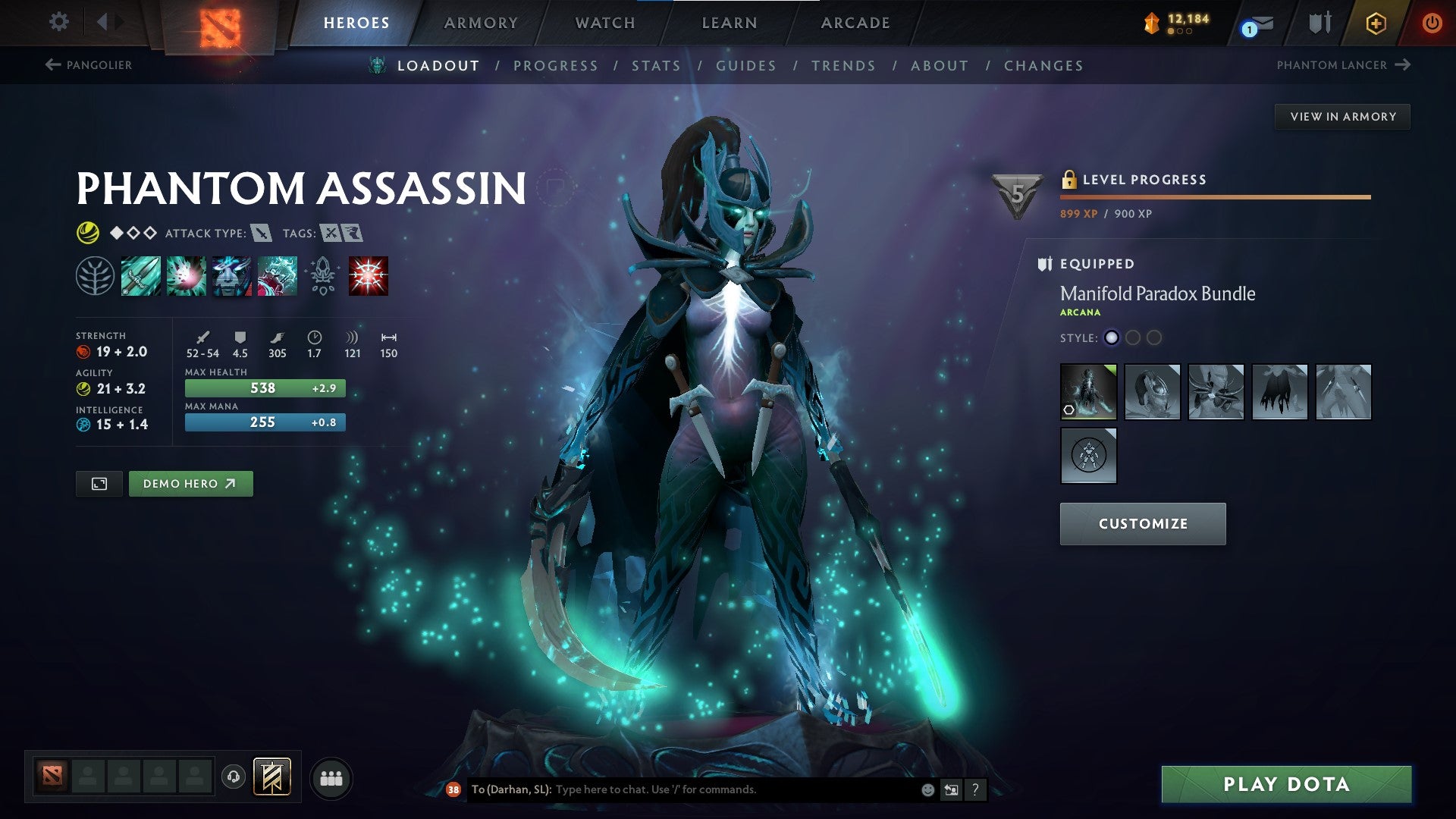This screenshot has height=819, width=1456.
Task: Select the third Style radio button
Action: [1154, 338]
